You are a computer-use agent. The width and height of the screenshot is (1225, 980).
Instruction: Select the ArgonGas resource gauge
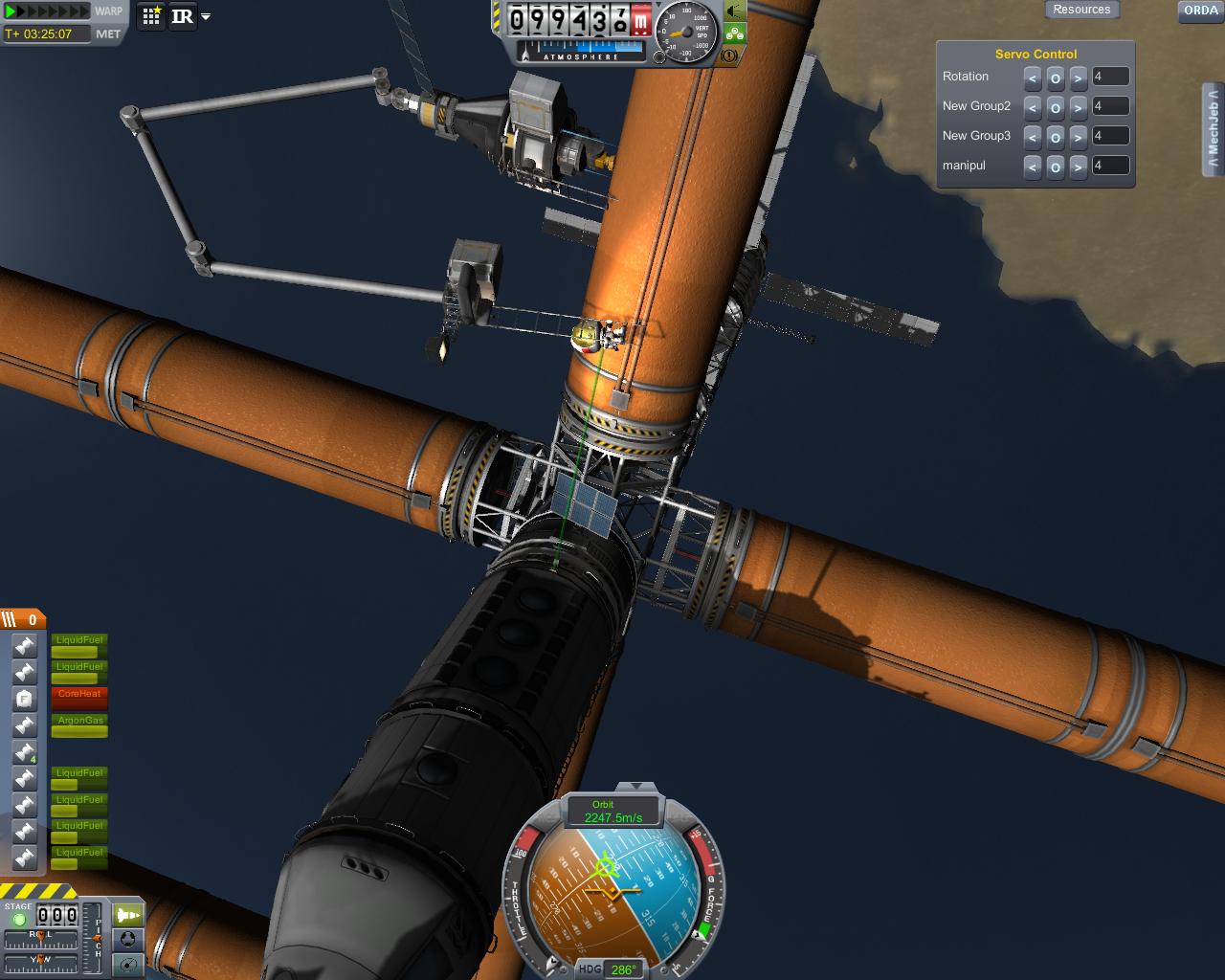[x=79, y=724]
